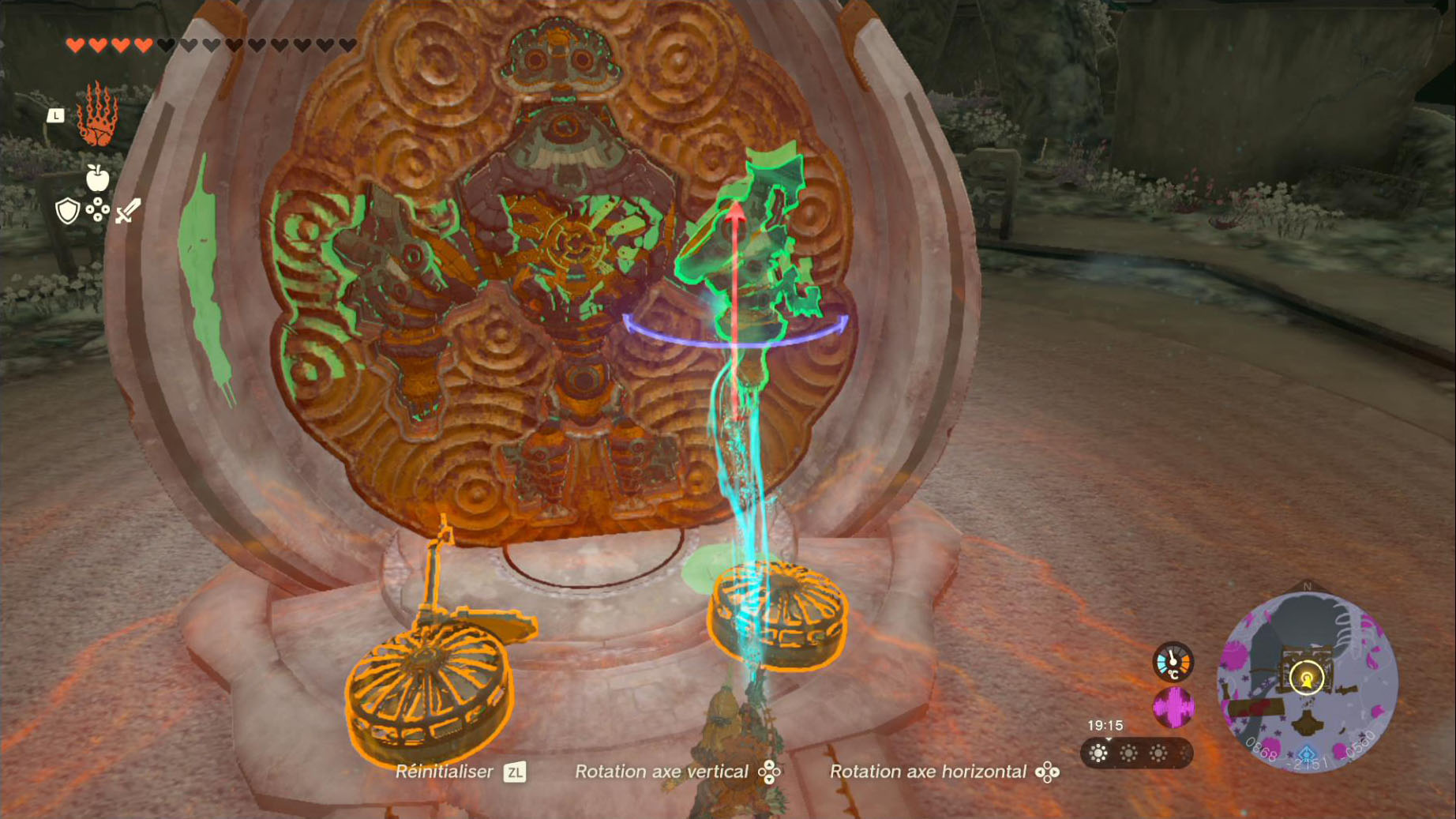Check the temperature gauge icon

pyautogui.click(x=1173, y=662)
